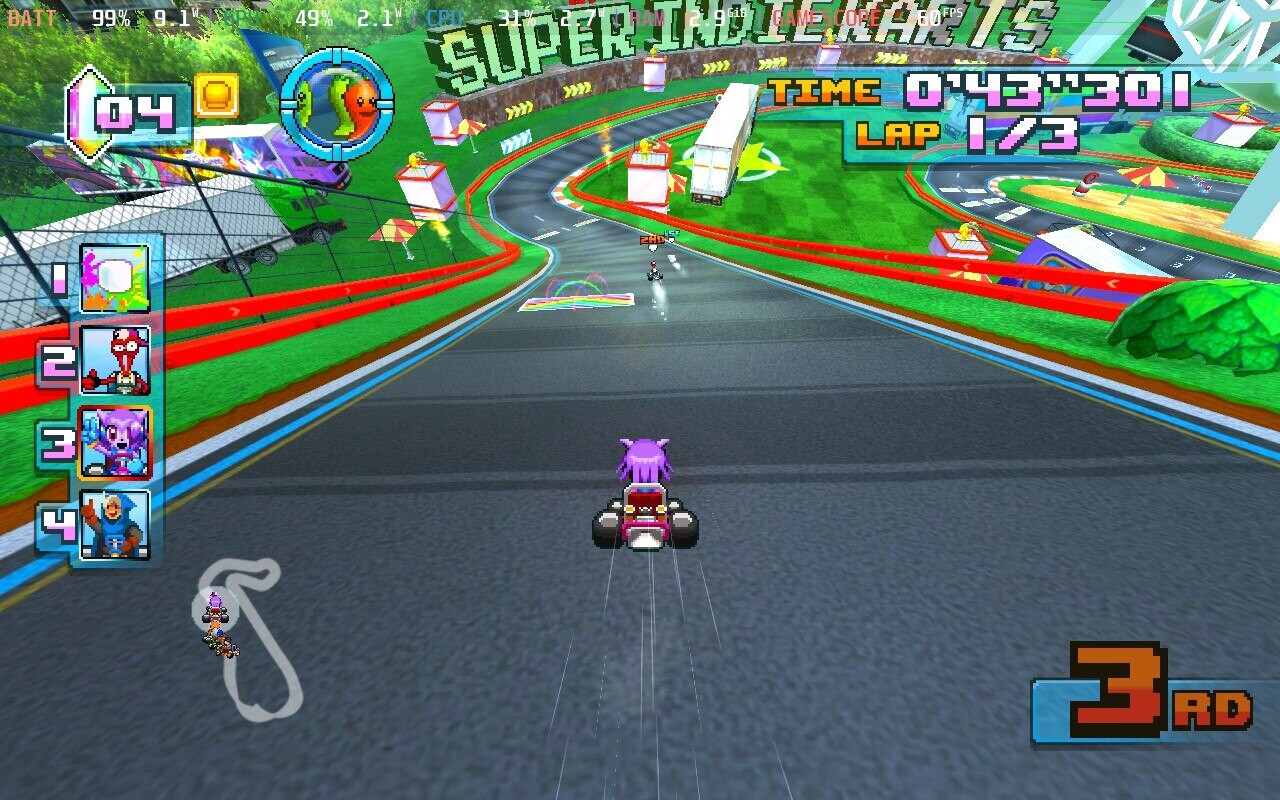
Task: Select the chili pepper item slot
Action: (337, 103)
